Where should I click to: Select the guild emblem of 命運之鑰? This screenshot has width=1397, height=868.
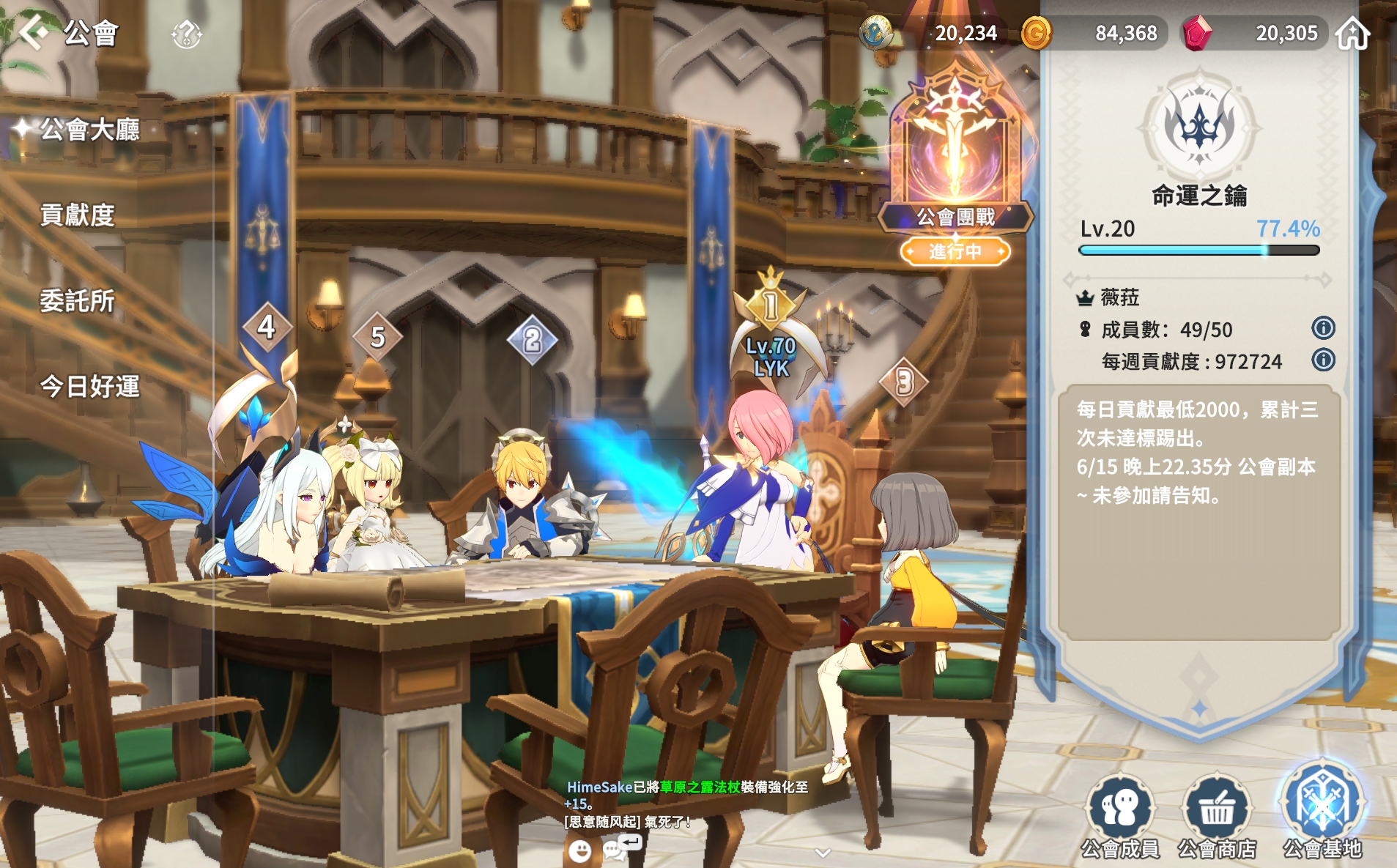click(x=1199, y=125)
